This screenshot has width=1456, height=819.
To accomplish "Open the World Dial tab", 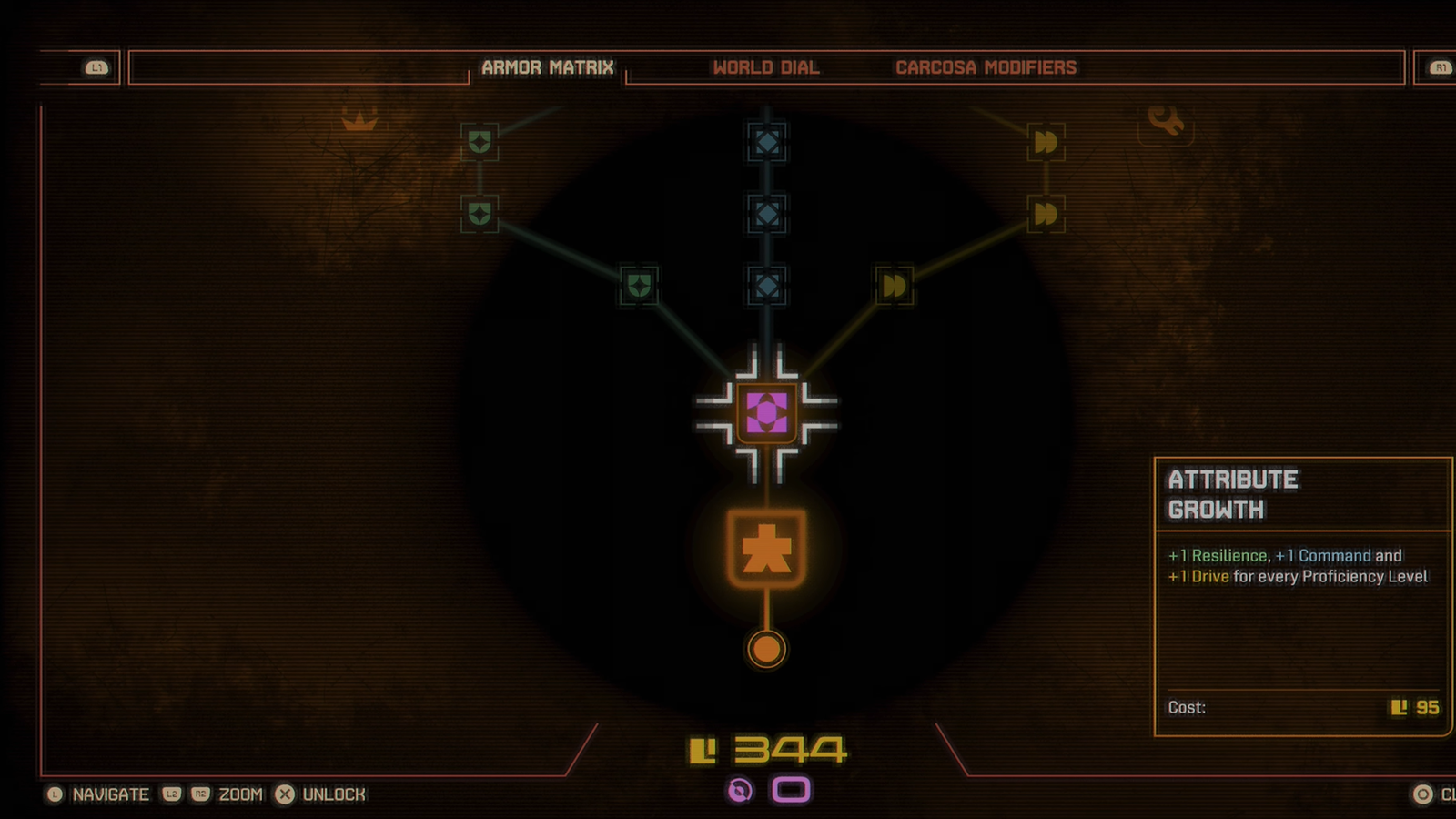I will click(x=765, y=67).
